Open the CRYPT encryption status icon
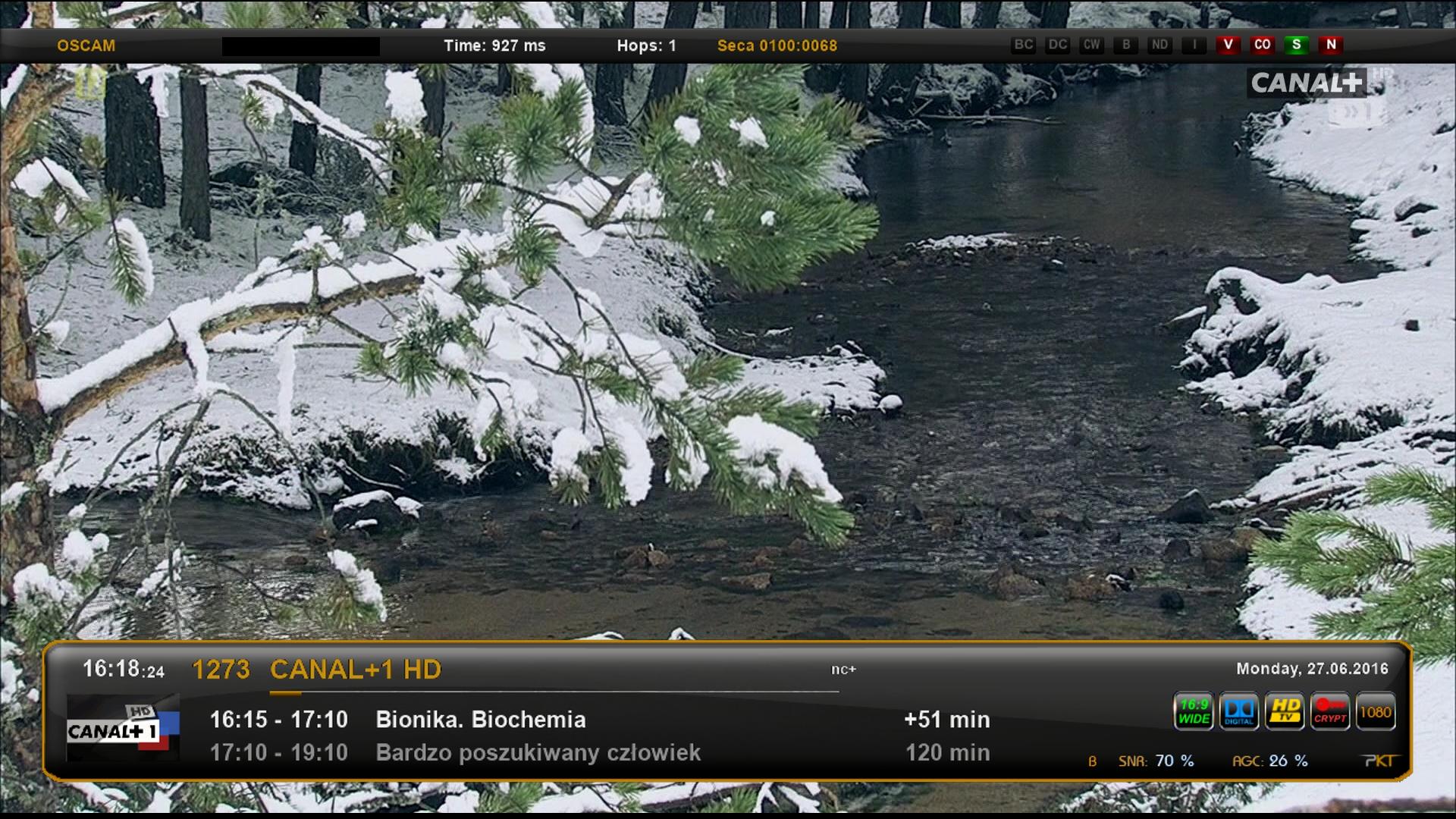Viewport: 1456px width, 819px height. [x=1331, y=711]
